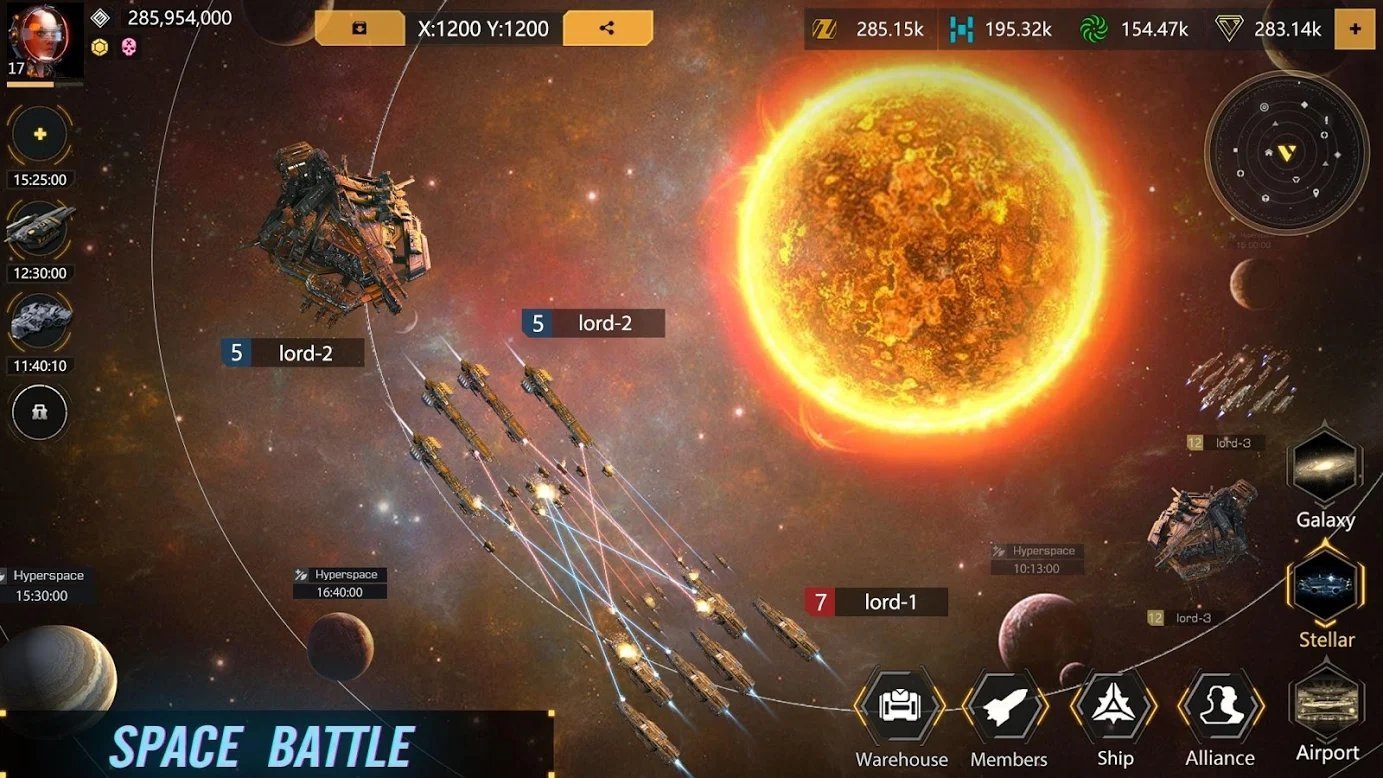The image size is (1383, 778).
Task: Open the Alliance panel
Action: 1219,706
